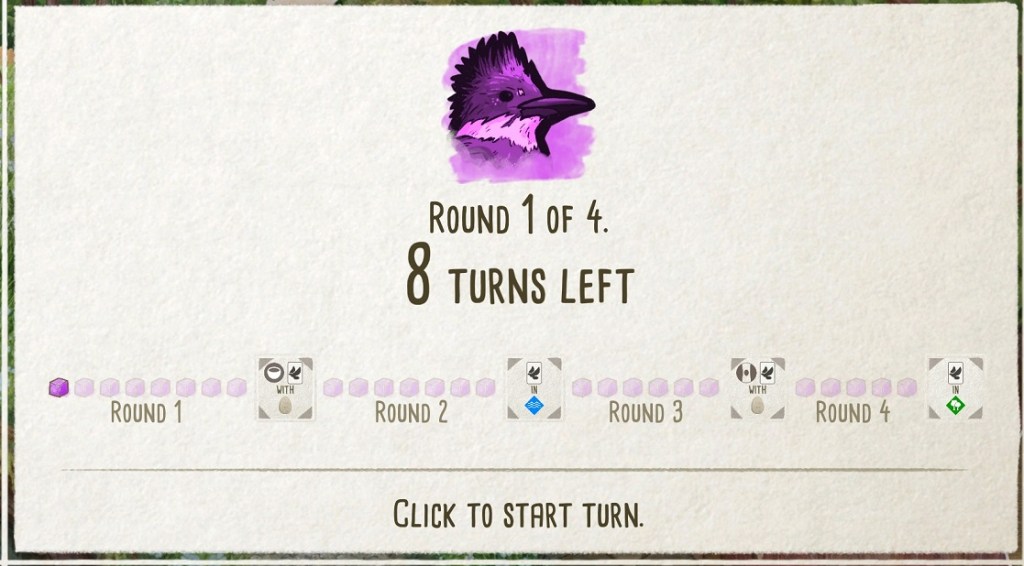Click the 'Click to start turn' prompt
This screenshot has height=566, width=1024.
517,514
